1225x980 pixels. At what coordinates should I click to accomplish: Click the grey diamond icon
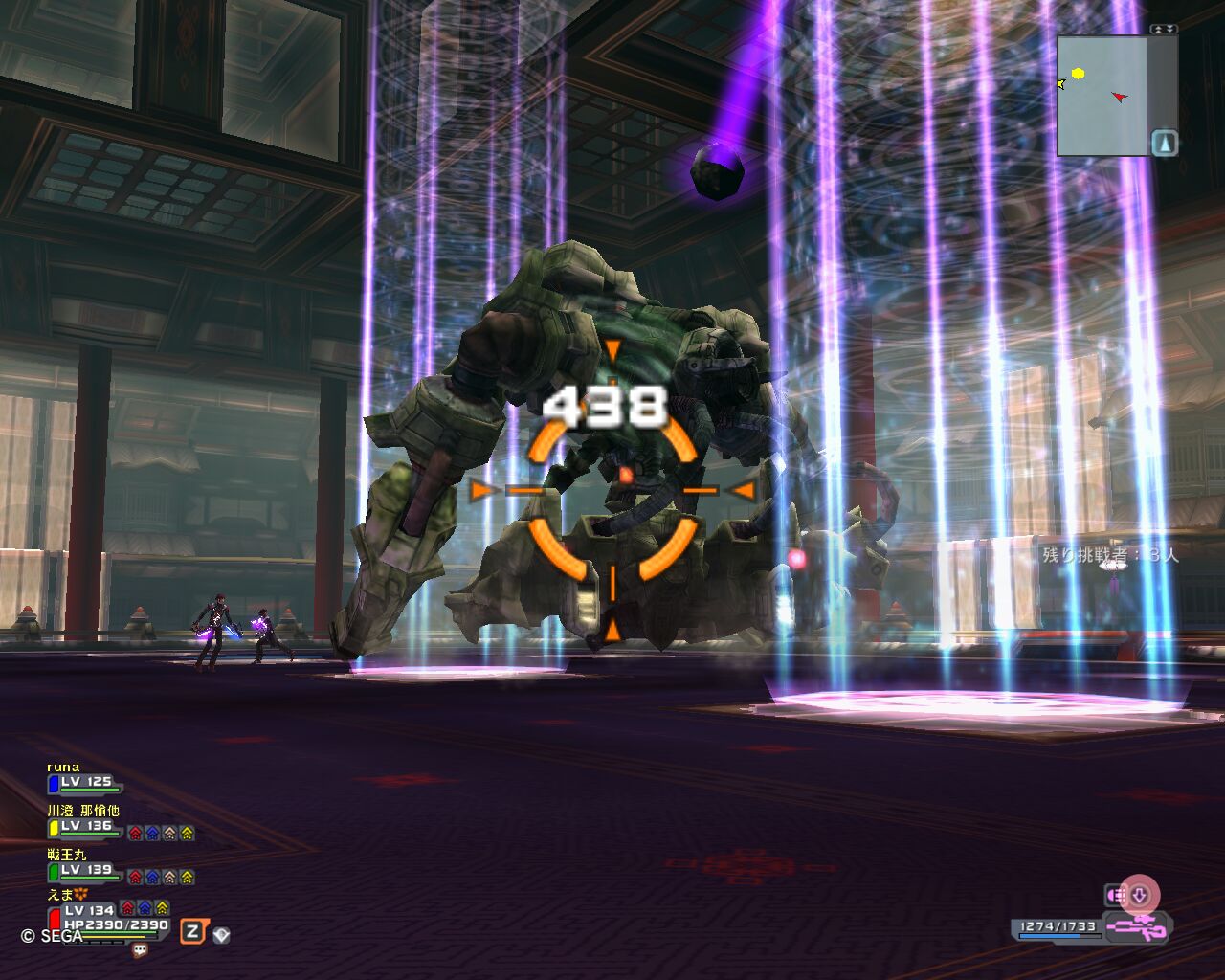(221, 935)
